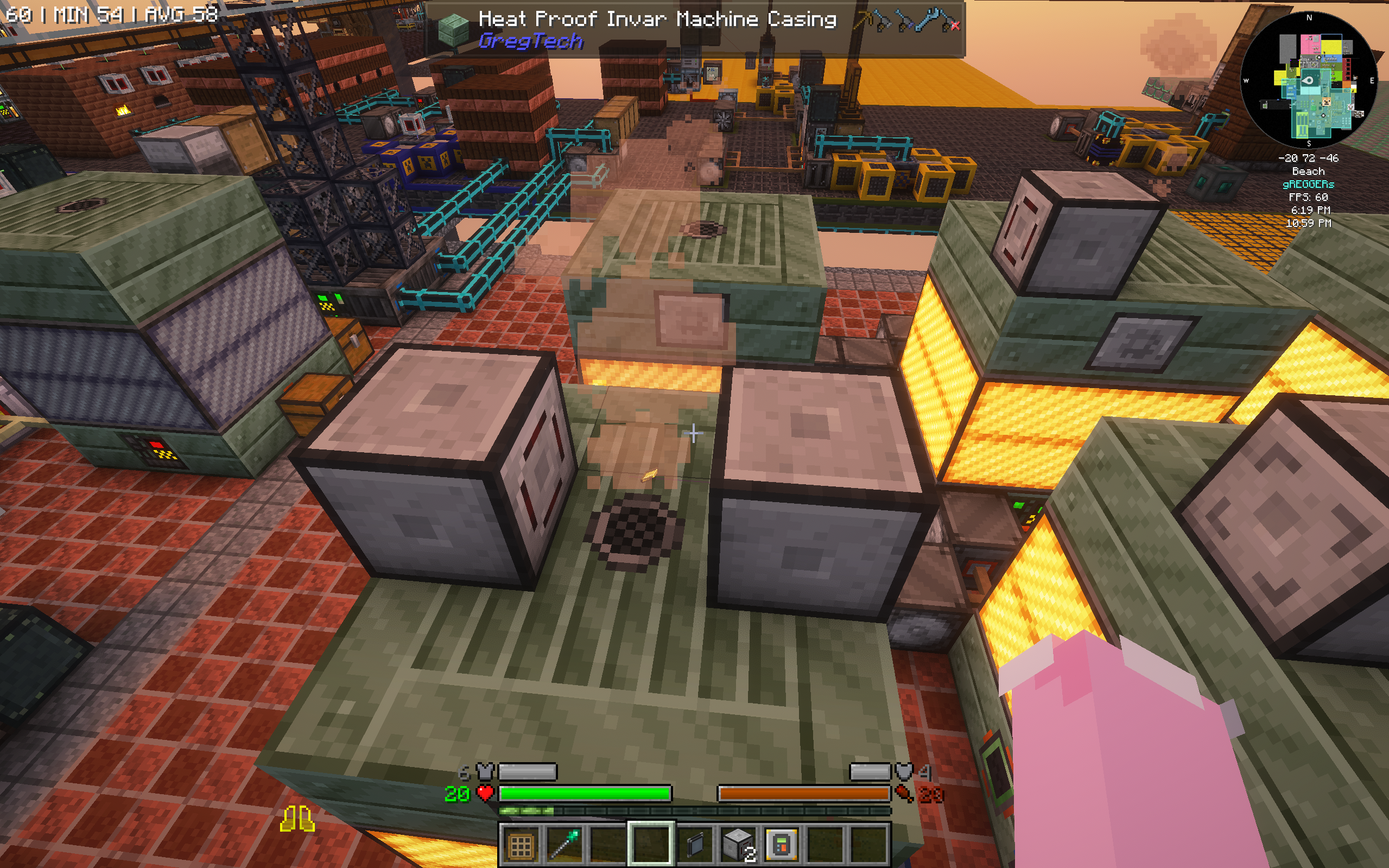Click the Heat Proof Invar Casing tooltip icon
Viewport: 1389px width, 868px height.
453,29
